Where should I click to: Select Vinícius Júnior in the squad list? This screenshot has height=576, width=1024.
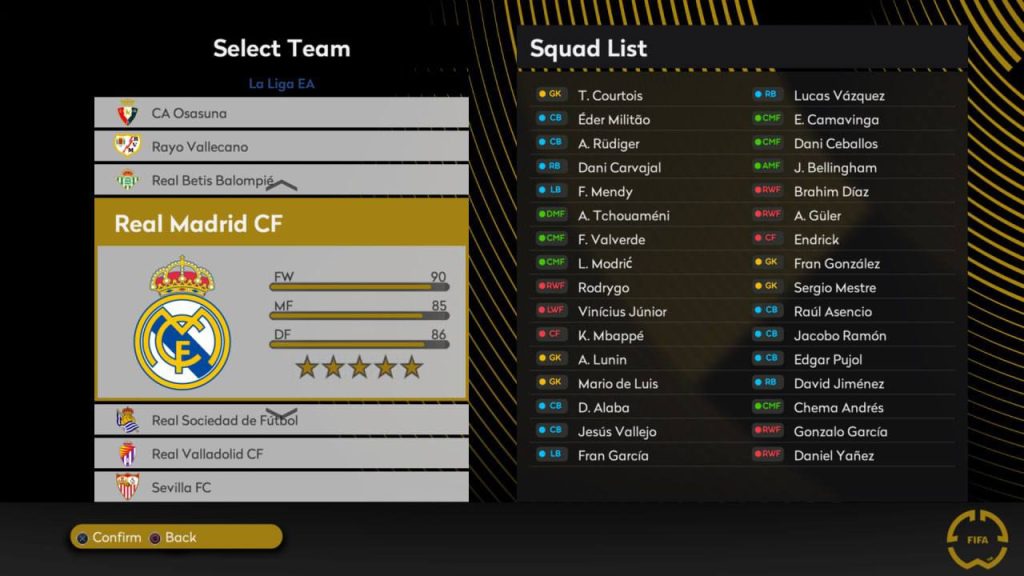[622, 312]
